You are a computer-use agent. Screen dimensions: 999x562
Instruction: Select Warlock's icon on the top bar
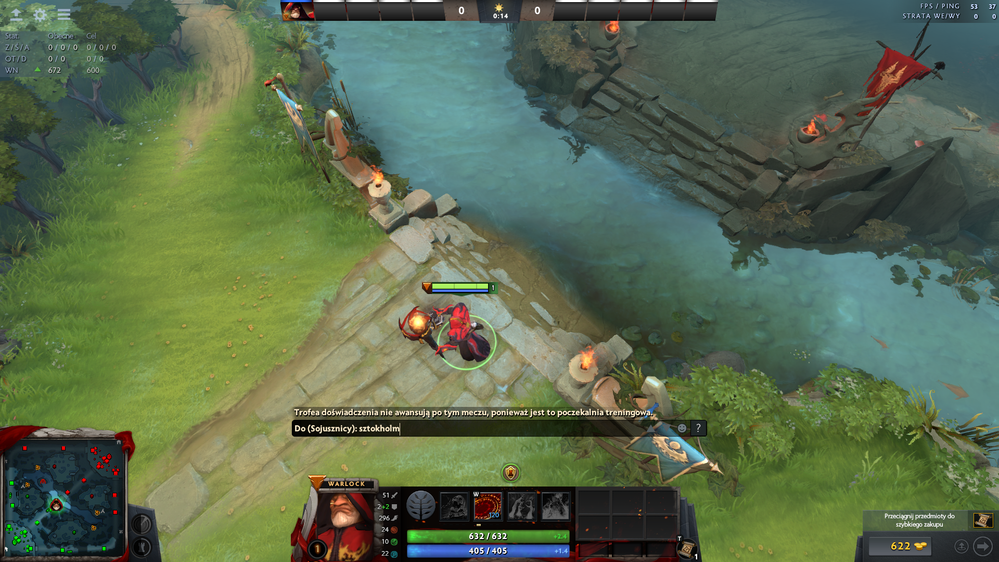click(x=297, y=11)
